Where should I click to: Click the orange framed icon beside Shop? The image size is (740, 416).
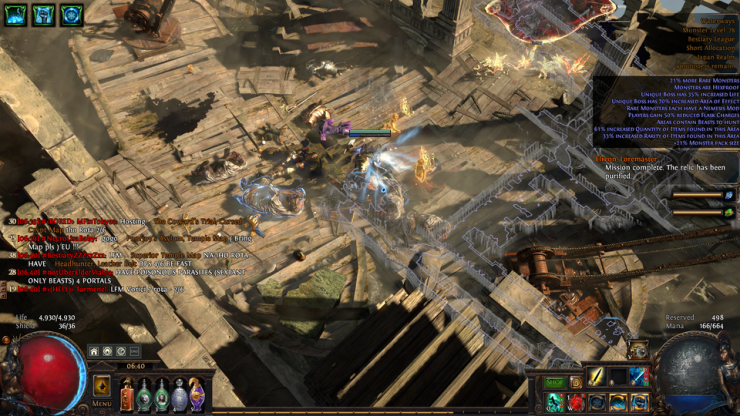575,383
